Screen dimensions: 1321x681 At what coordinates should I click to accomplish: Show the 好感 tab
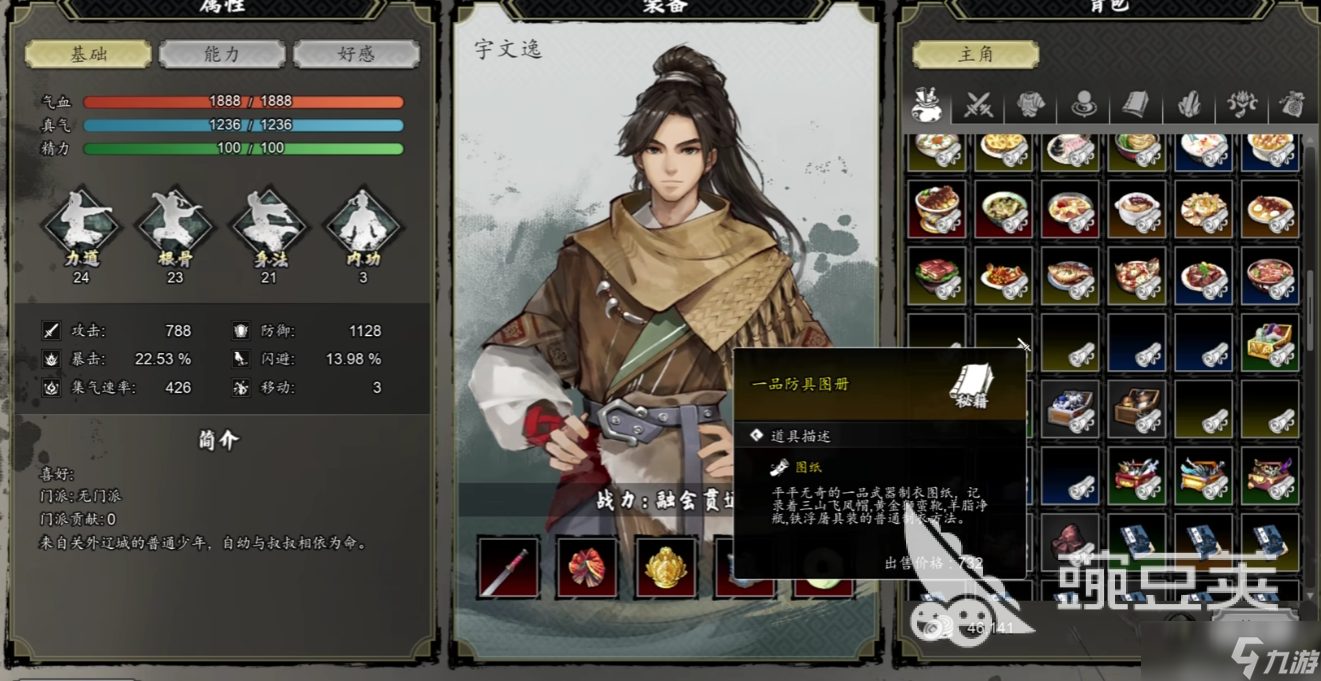tap(356, 54)
